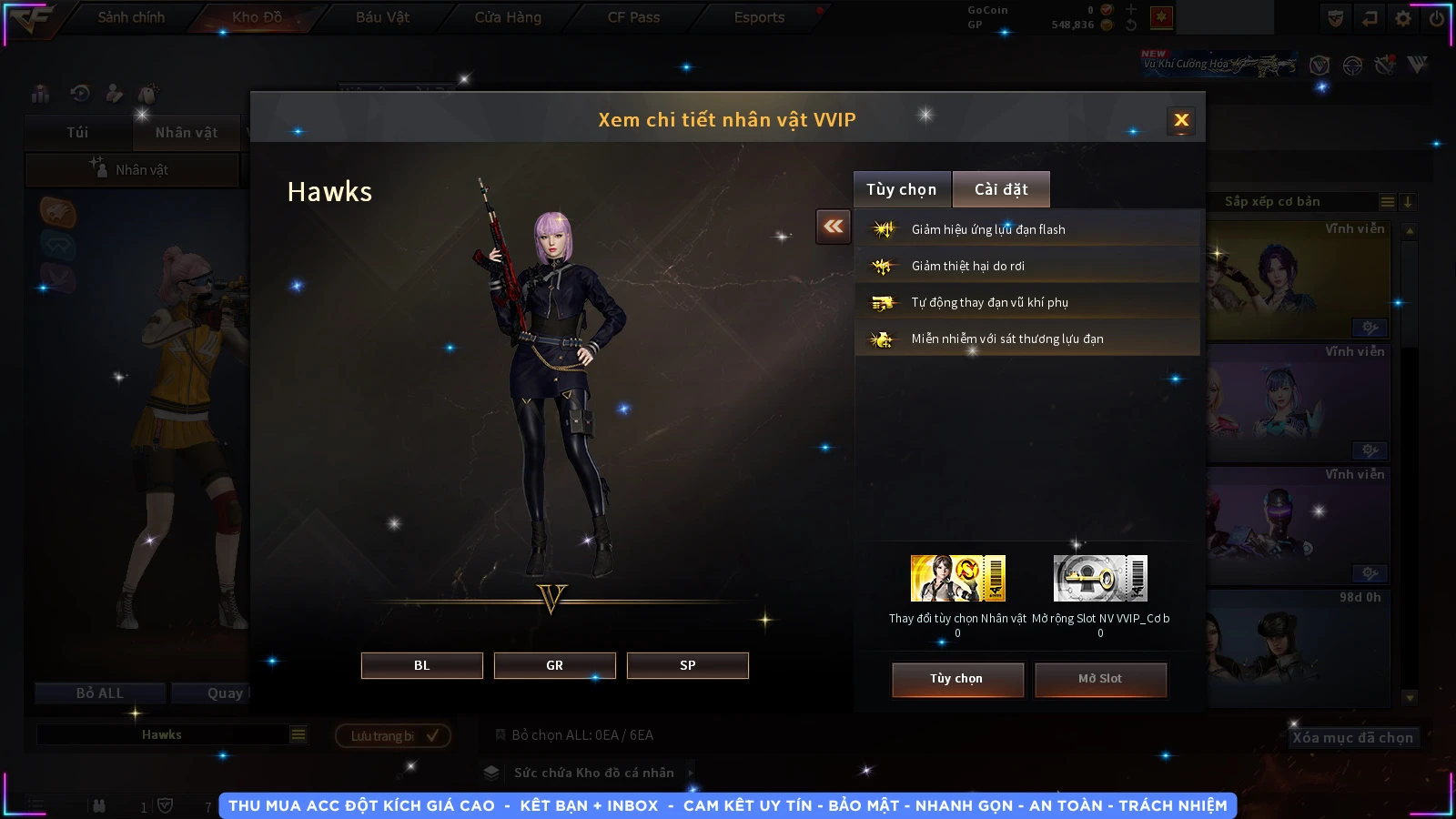This screenshot has width=1456, height=819.
Task: Open the gear settings icon
Action: (x=1403, y=18)
